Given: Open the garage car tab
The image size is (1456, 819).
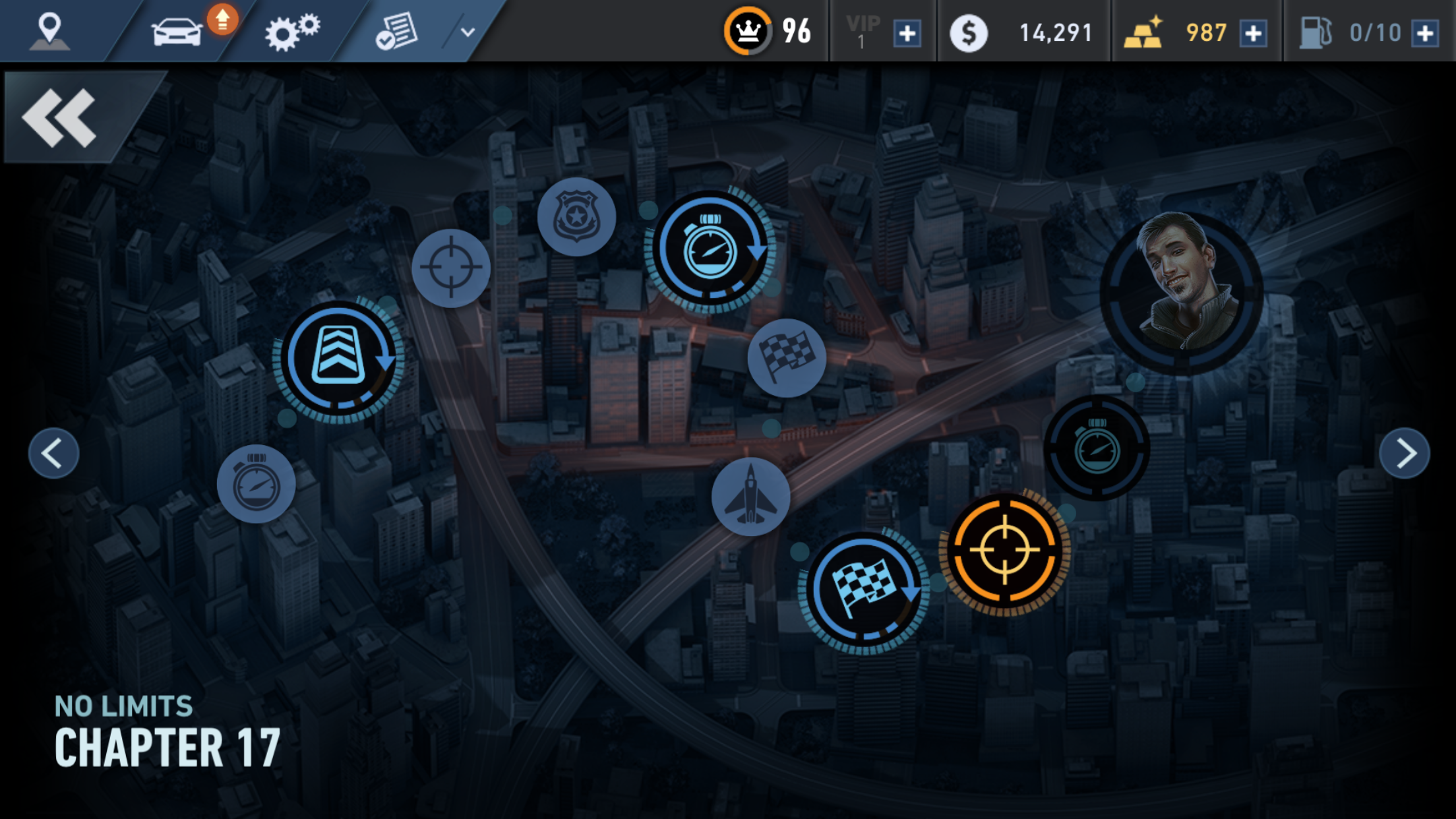Looking at the screenshot, I should coord(177,31).
